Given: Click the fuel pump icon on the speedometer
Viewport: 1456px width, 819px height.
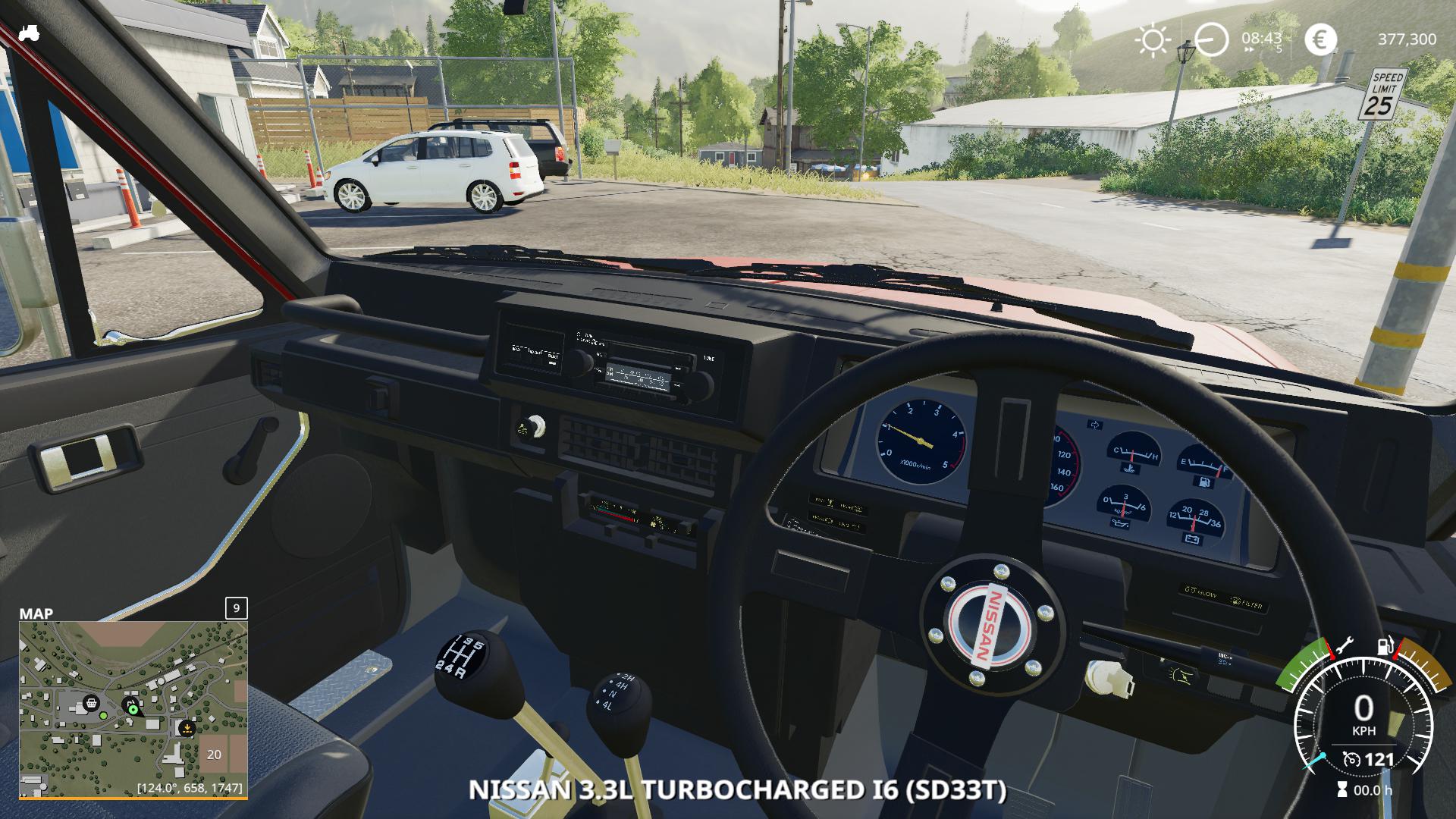Looking at the screenshot, I should (x=1385, y=647).
